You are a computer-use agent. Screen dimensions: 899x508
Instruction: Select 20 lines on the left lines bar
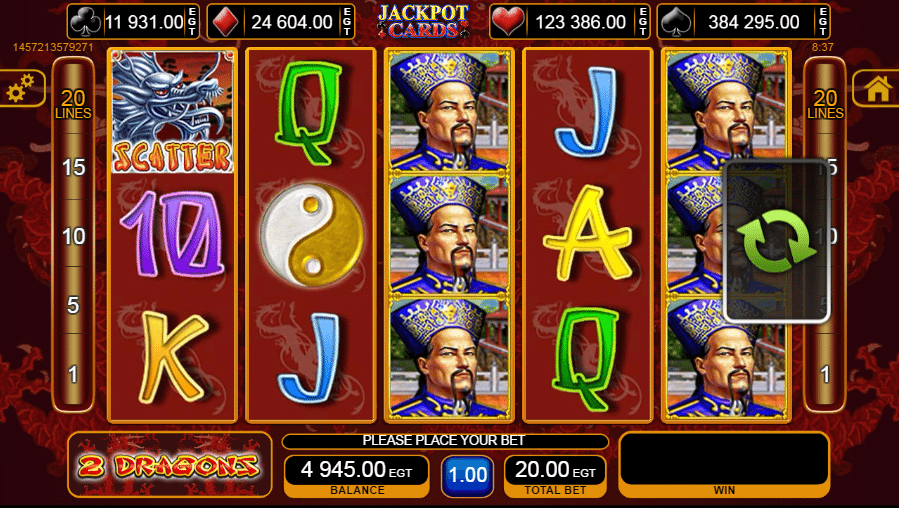tap(73, 104)
